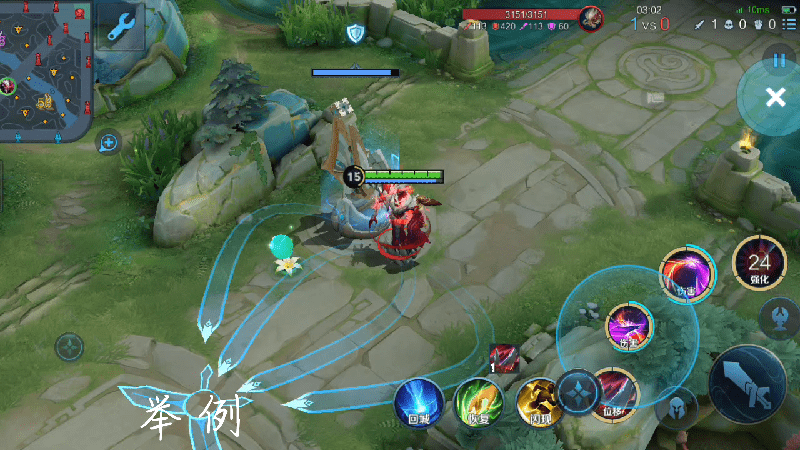This screenshot has height=450, width=800.
Task: Select the enemy hero portrait
Action: click(x=591, y=17)
